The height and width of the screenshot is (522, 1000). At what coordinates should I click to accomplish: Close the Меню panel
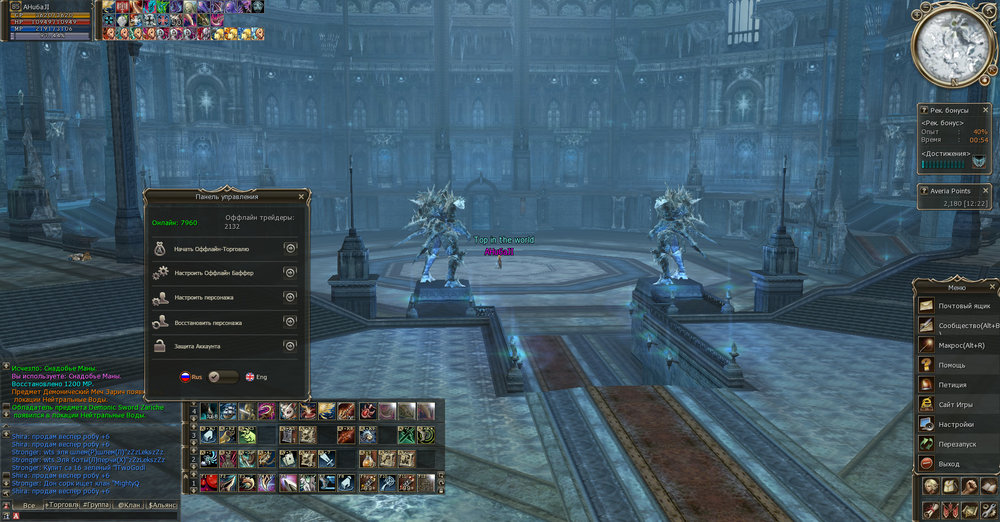[x=992, y=285]
